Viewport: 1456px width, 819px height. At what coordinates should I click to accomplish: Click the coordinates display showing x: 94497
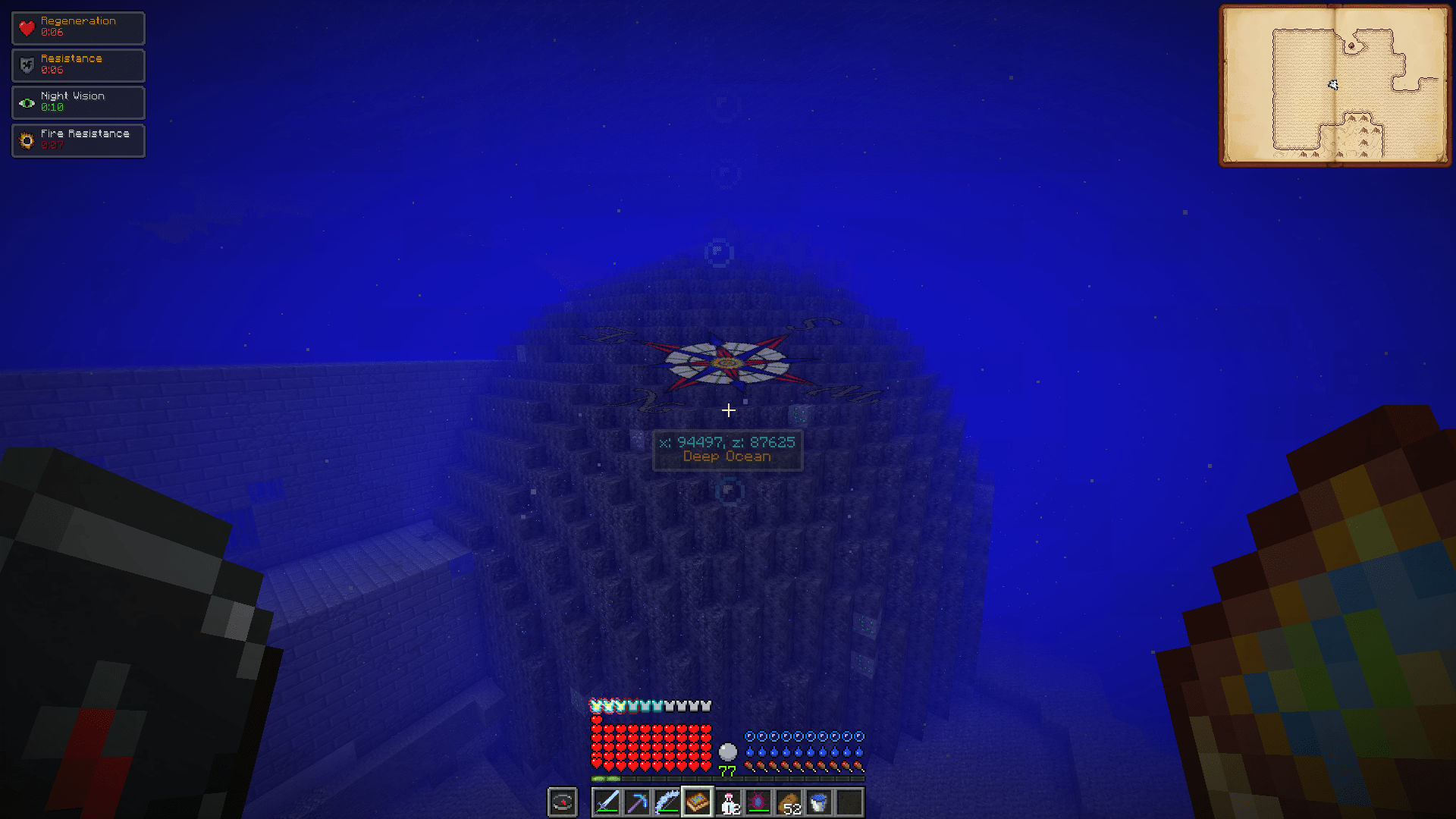point(727,441)
